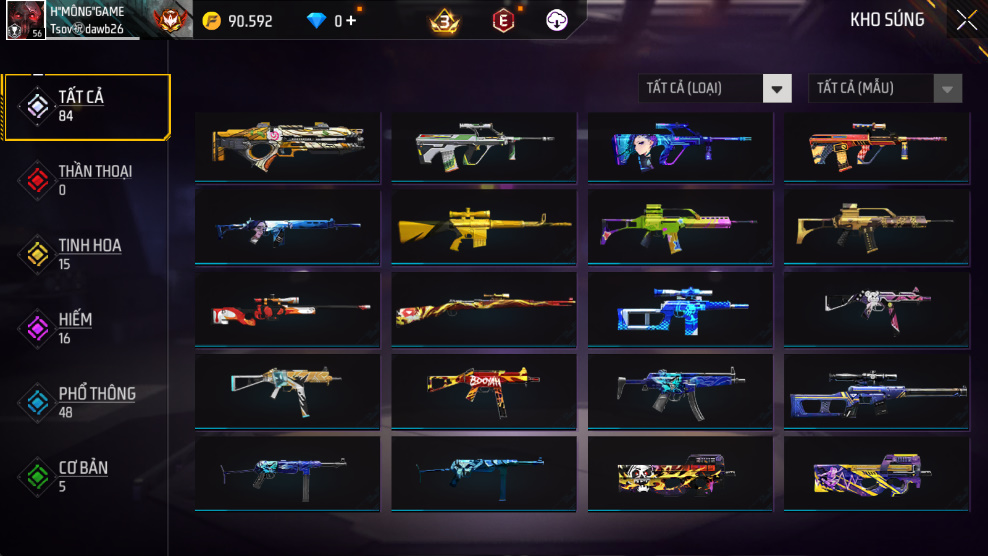Close the Kho Súng weapon vault screen
The width and height of the screenshot is (988, 556).
(x=966, y=20)
